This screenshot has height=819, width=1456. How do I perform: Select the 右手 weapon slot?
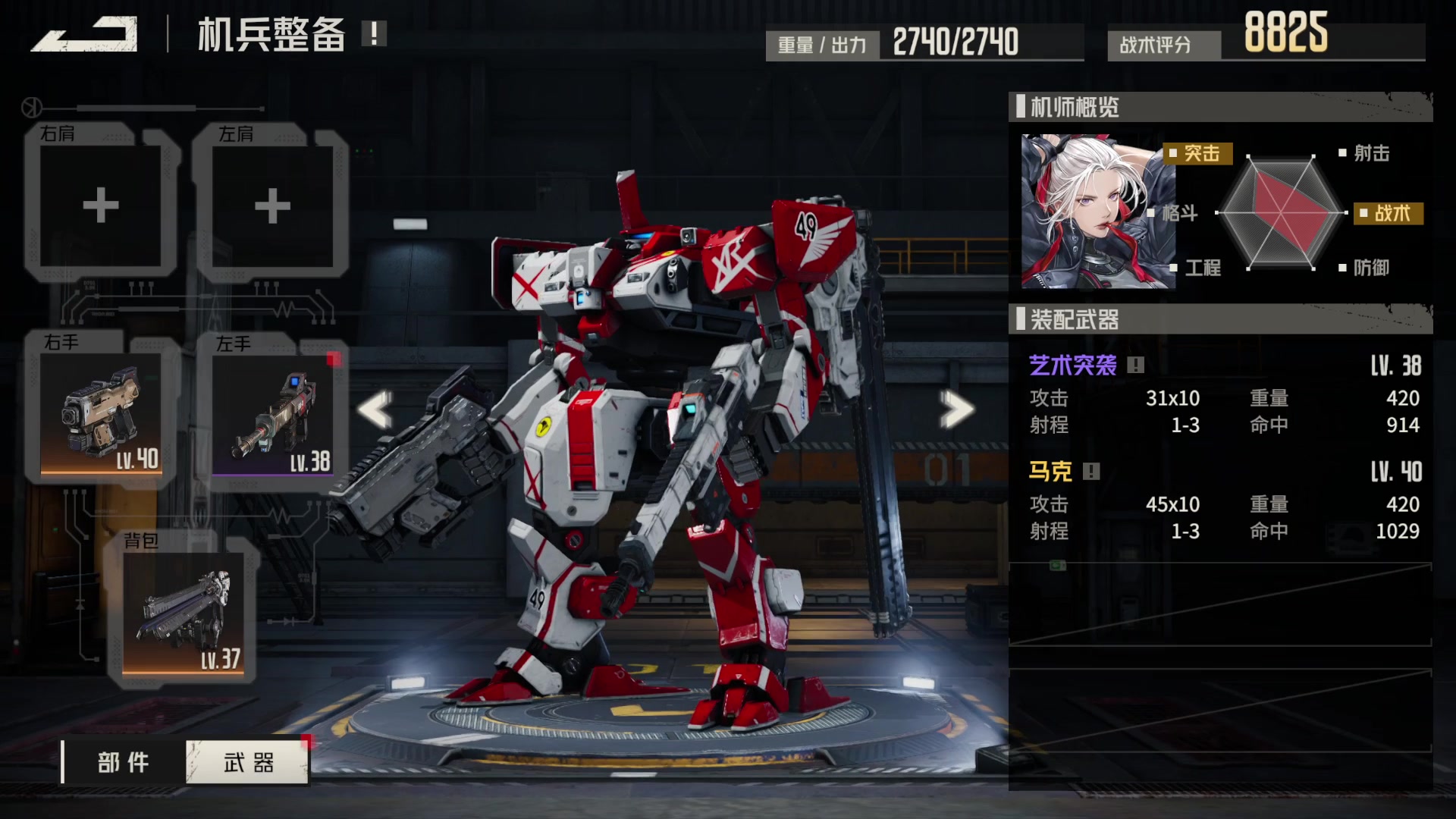[x=102, y=413]
